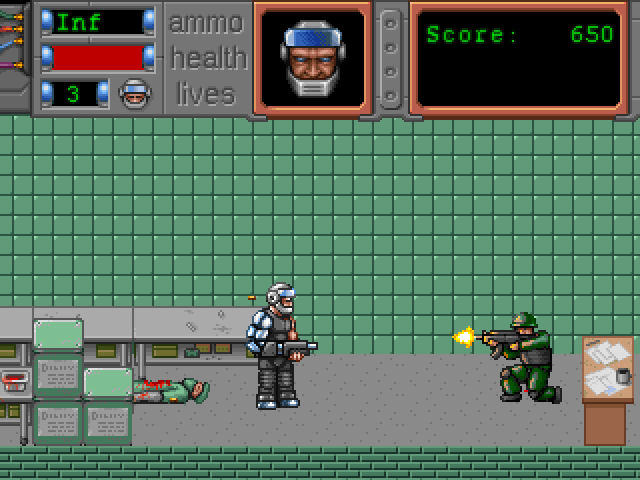Select the helmet lives icon

point(134,94)
